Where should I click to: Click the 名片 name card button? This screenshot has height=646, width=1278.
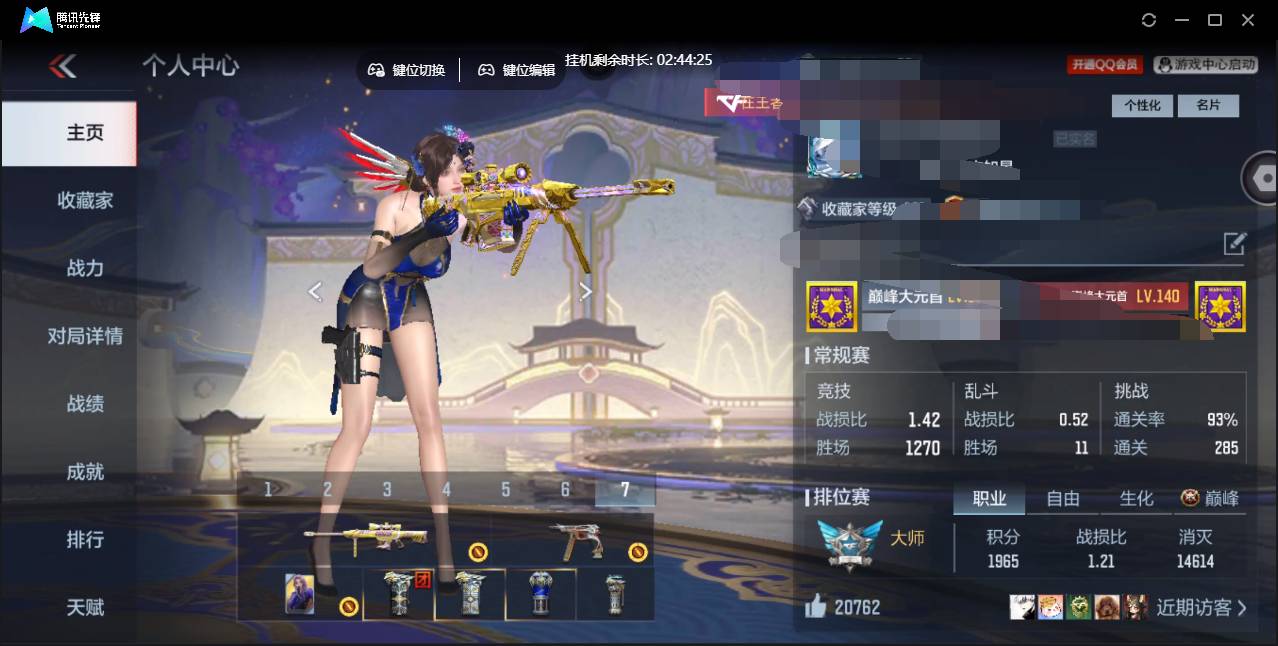click(1208, 105)
